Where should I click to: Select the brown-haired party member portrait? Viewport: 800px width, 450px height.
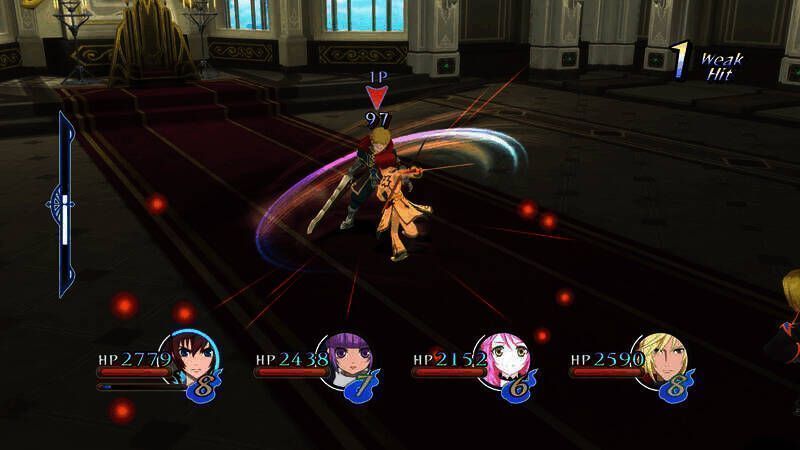(191, 360)
